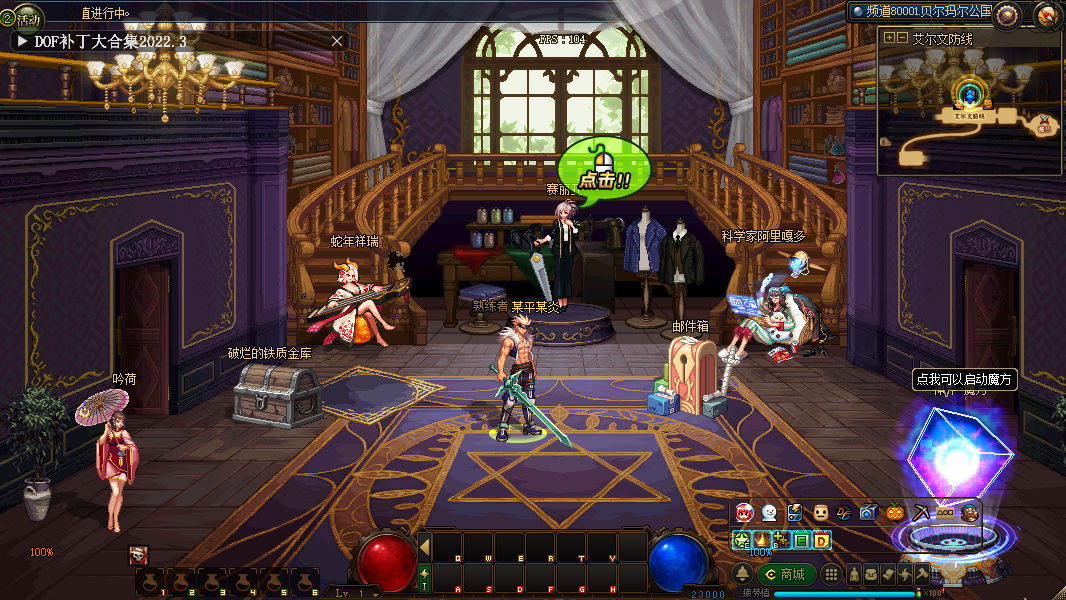
Task: Click the pickaxe icon
Action: [x=919, y=512]
